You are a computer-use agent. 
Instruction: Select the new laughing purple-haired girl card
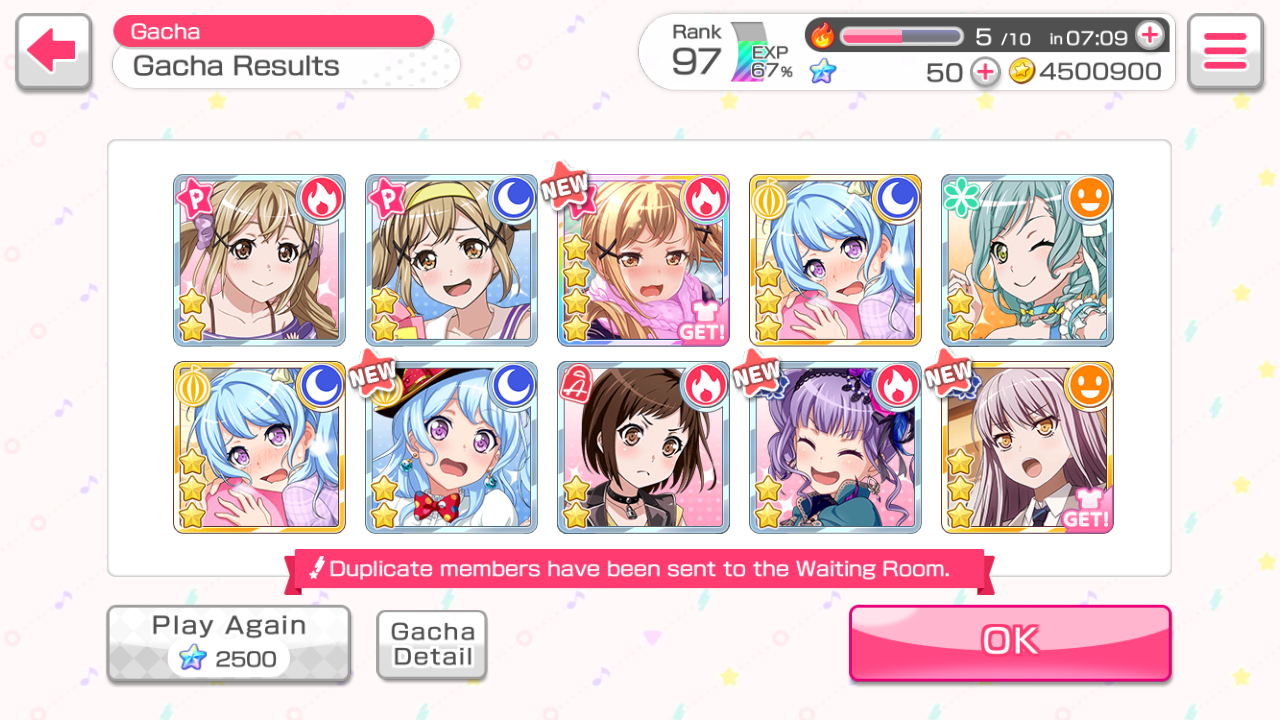[835, 447]
